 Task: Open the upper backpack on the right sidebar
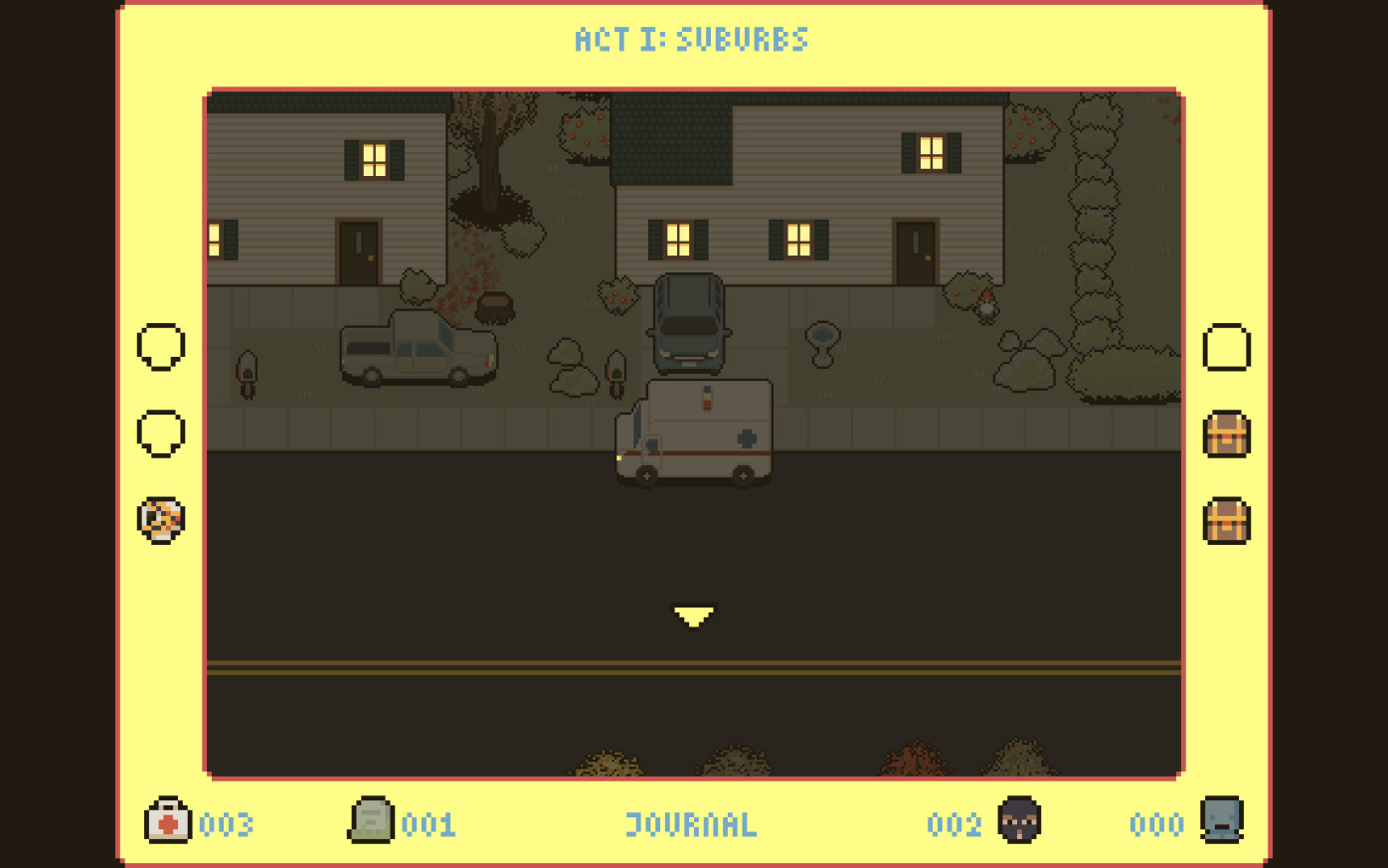tap(1226, 435)
